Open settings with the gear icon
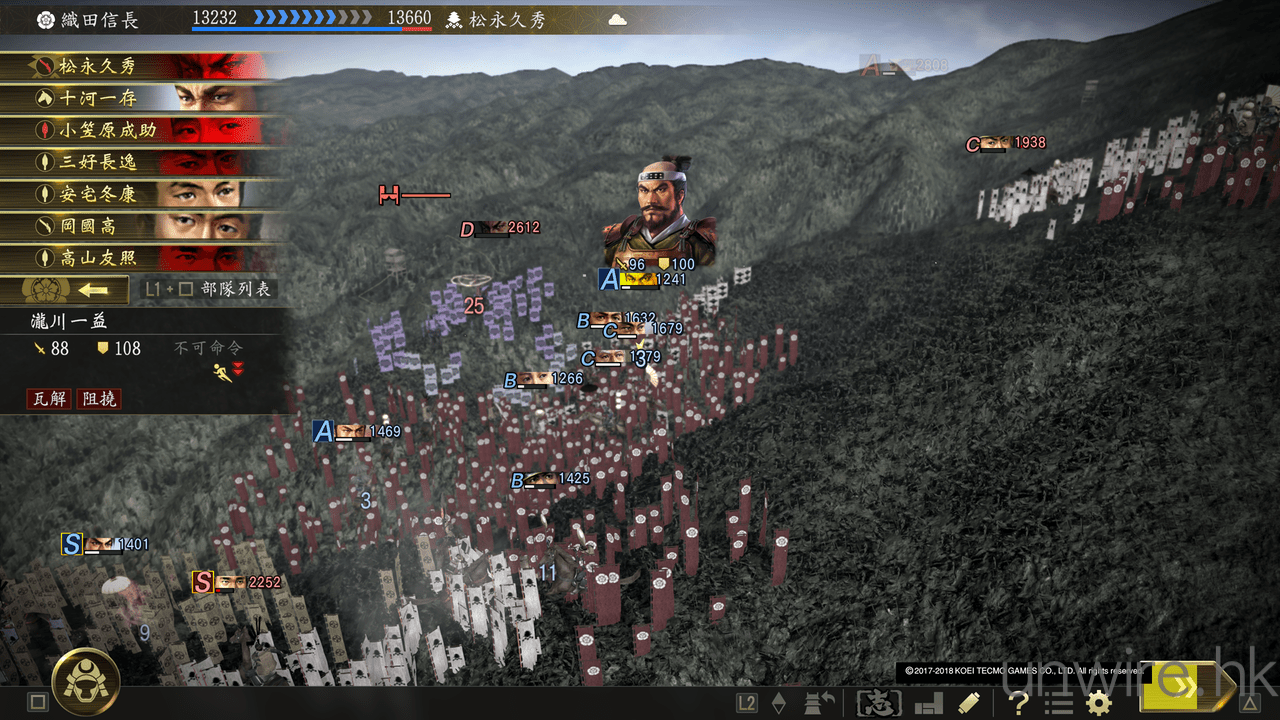Screen dimensions: 1280x720 [x=1098, y=702]
